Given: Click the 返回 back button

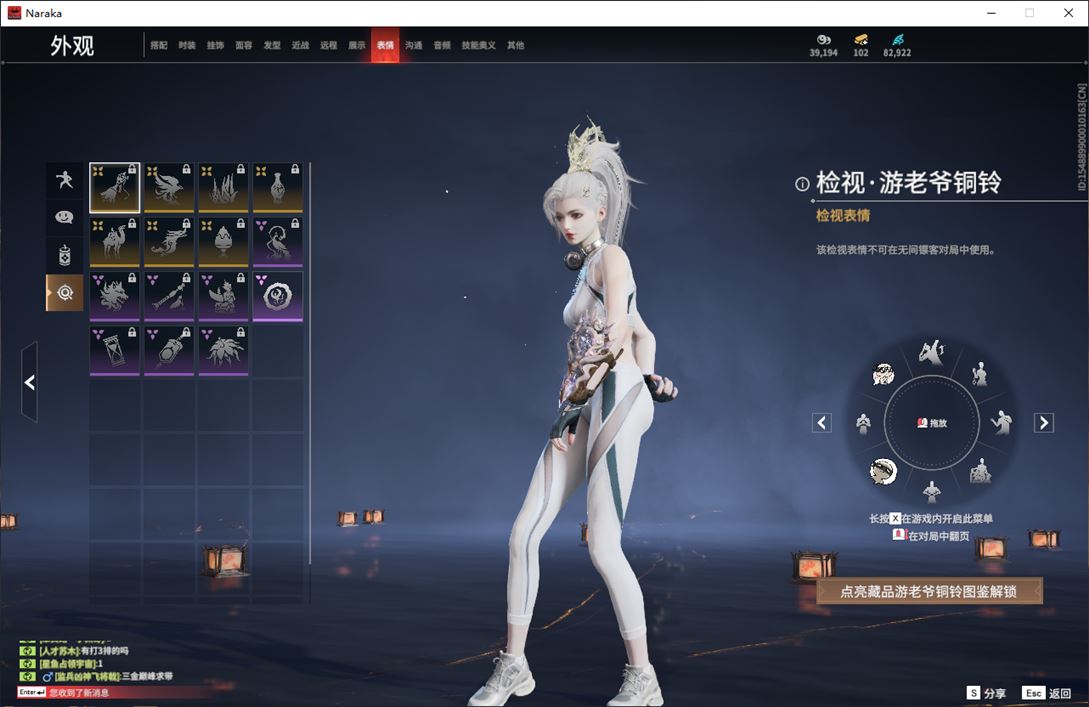Looking at the screenshot, I should (1046, 693).
